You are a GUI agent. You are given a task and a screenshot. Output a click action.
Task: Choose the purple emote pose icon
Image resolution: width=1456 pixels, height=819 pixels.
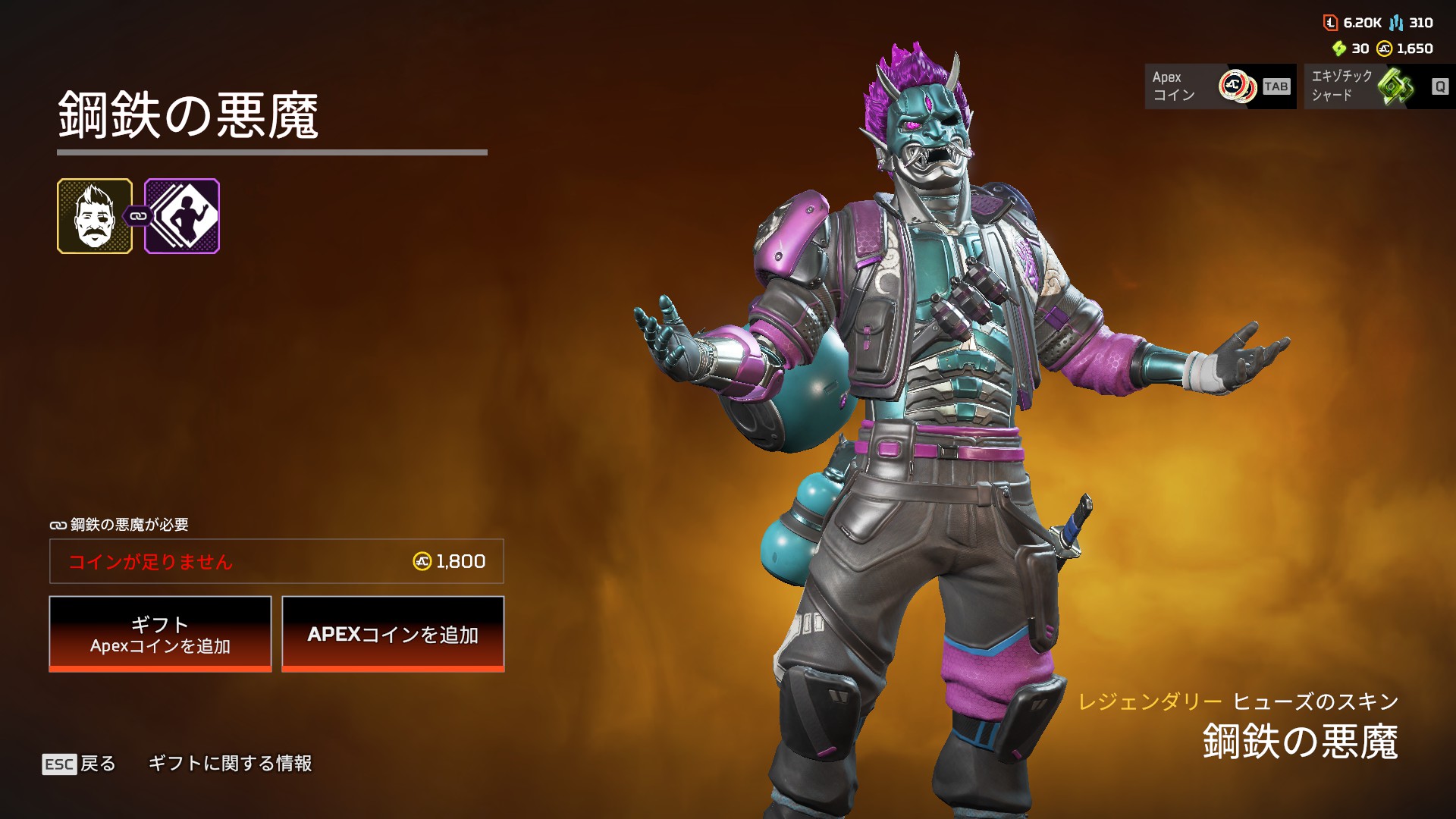tap(182, 216)
